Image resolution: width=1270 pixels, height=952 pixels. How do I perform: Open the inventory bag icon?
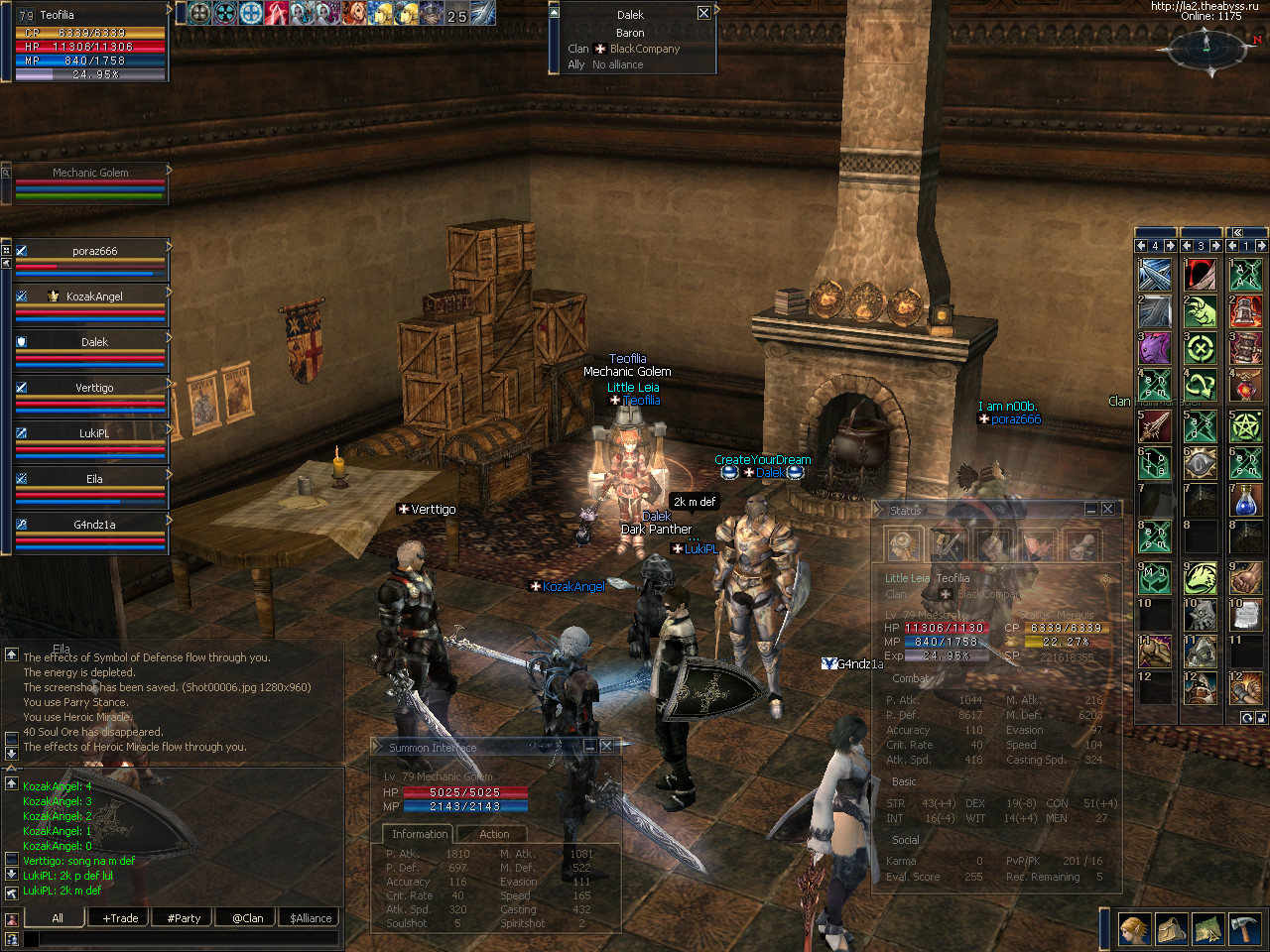(1172, 929)
